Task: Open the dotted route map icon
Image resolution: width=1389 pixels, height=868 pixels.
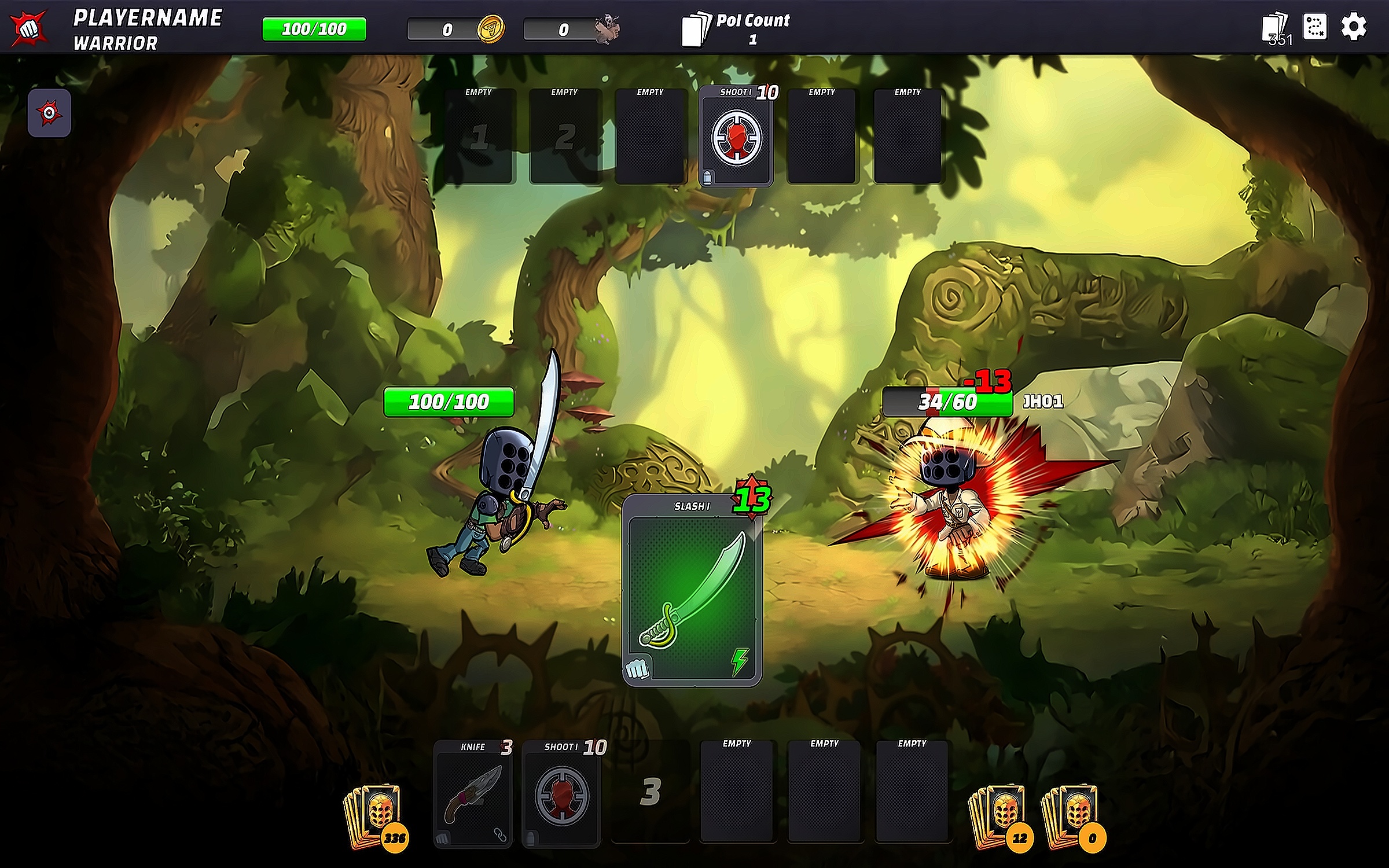Action: pos(1314,27)
